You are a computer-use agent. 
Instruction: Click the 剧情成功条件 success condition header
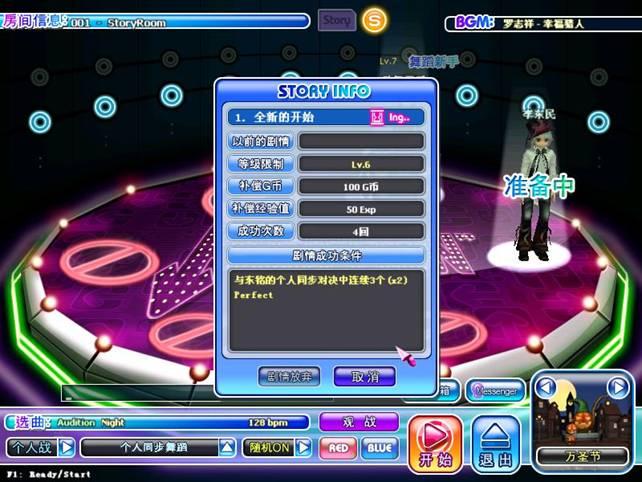point(326,254)
